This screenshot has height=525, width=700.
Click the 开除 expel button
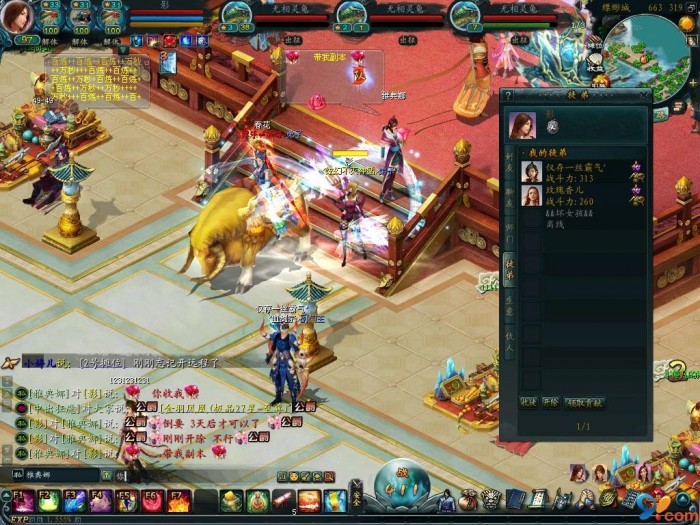(x=551, y=402)
